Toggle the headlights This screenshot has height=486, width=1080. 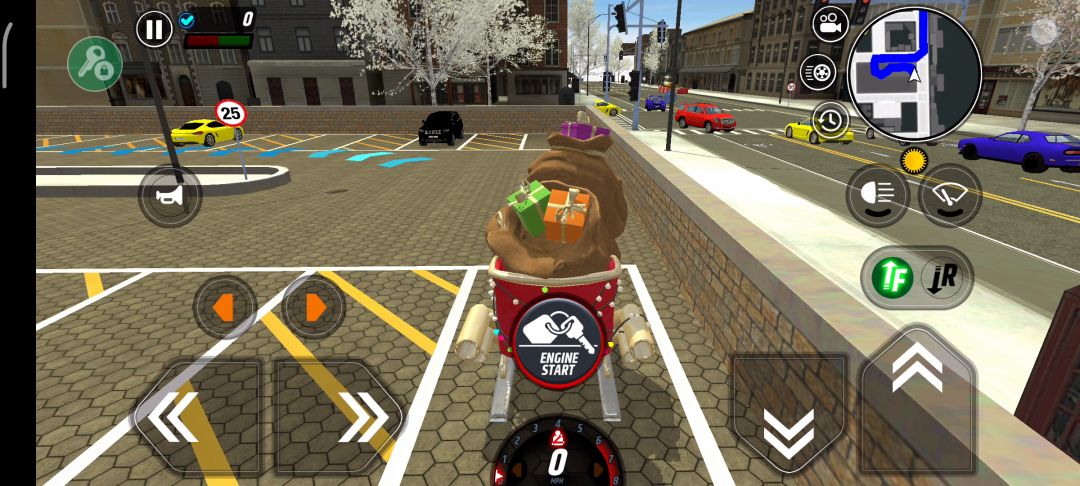click(878, 195)
